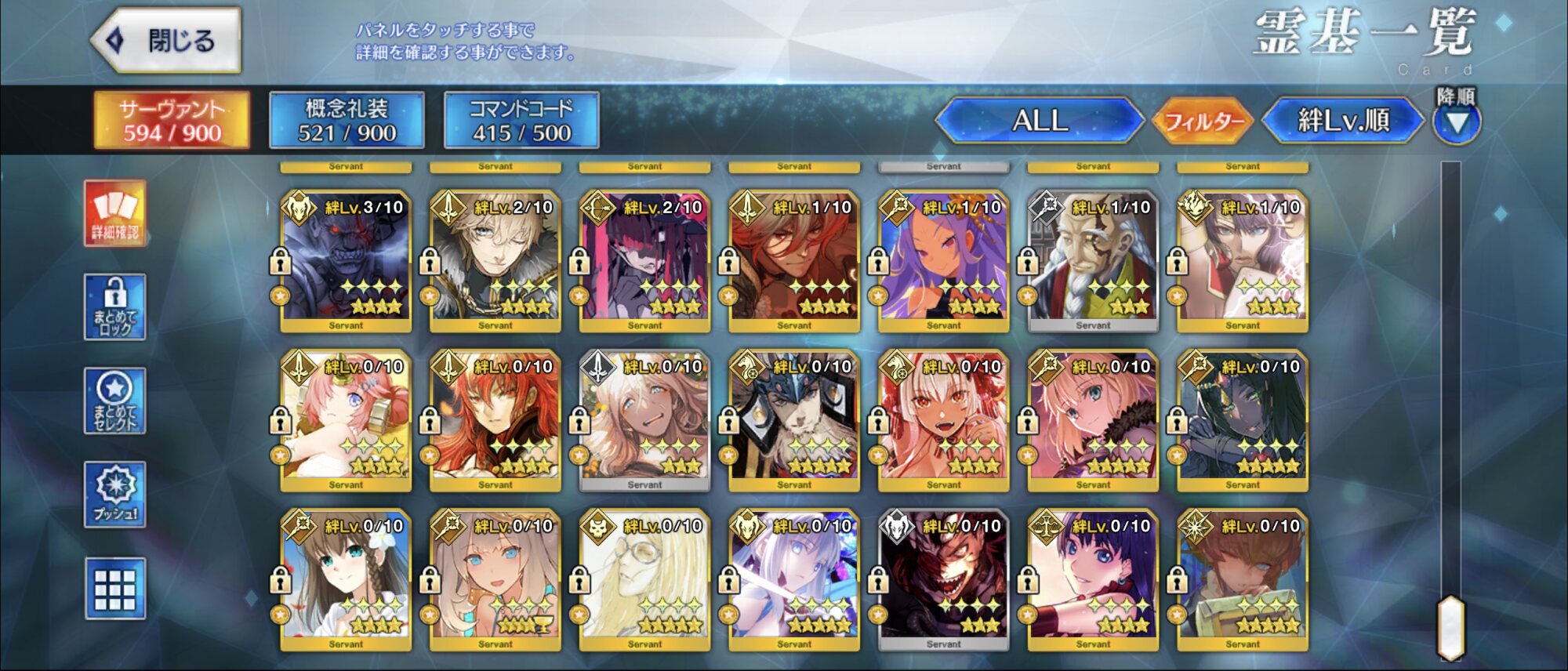Open the bearded old man servant card
Image resolution: width=1568 pixels, height=671 pixels.
click(x=1093, y=260)
